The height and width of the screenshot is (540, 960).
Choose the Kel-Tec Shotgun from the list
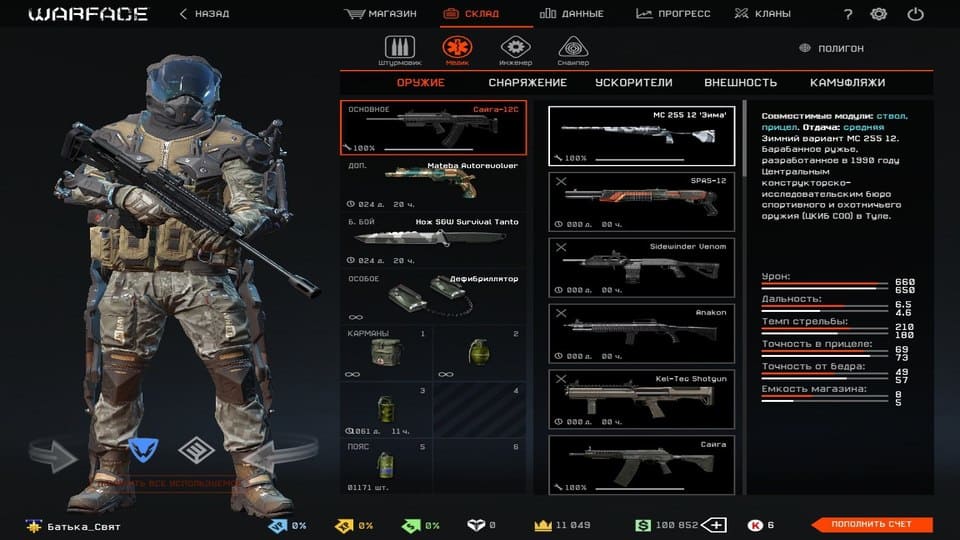point(642,398)
